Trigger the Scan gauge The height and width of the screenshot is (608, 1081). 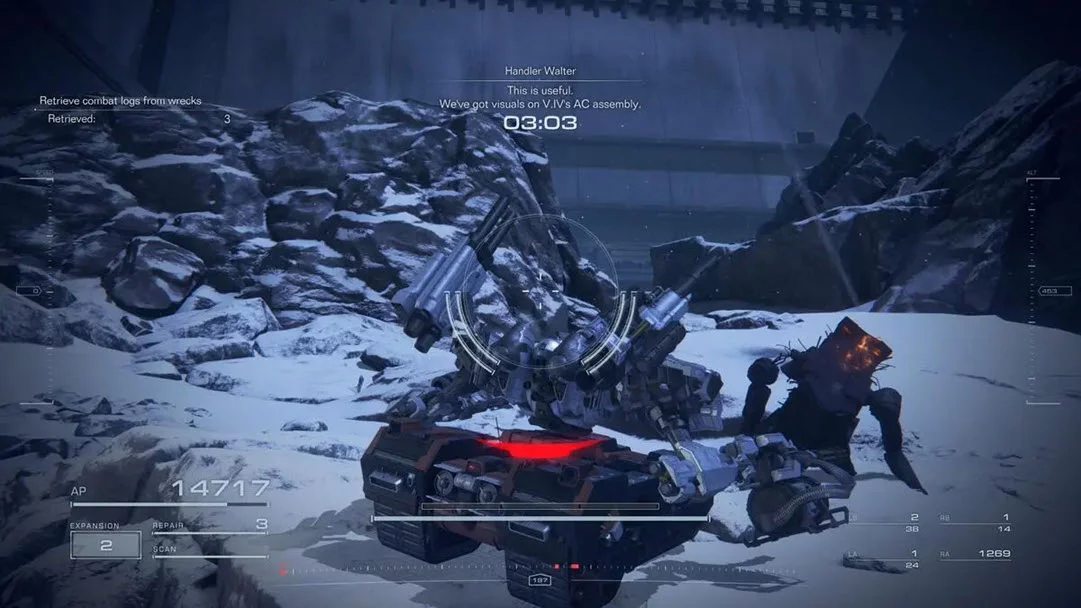click(210, 551)
